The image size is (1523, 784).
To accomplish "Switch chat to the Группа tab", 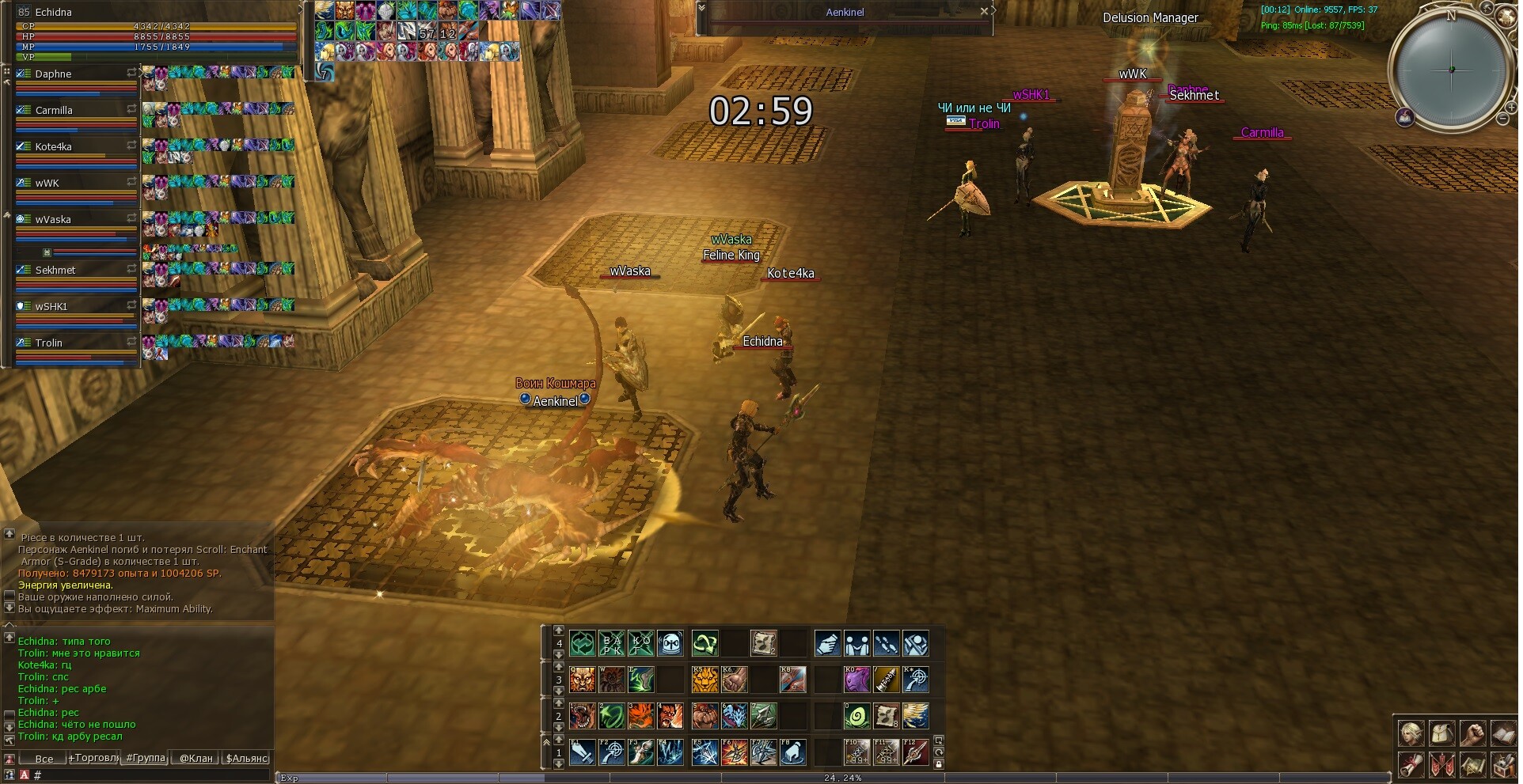I will pyautogui.click(x=146, y=758).
